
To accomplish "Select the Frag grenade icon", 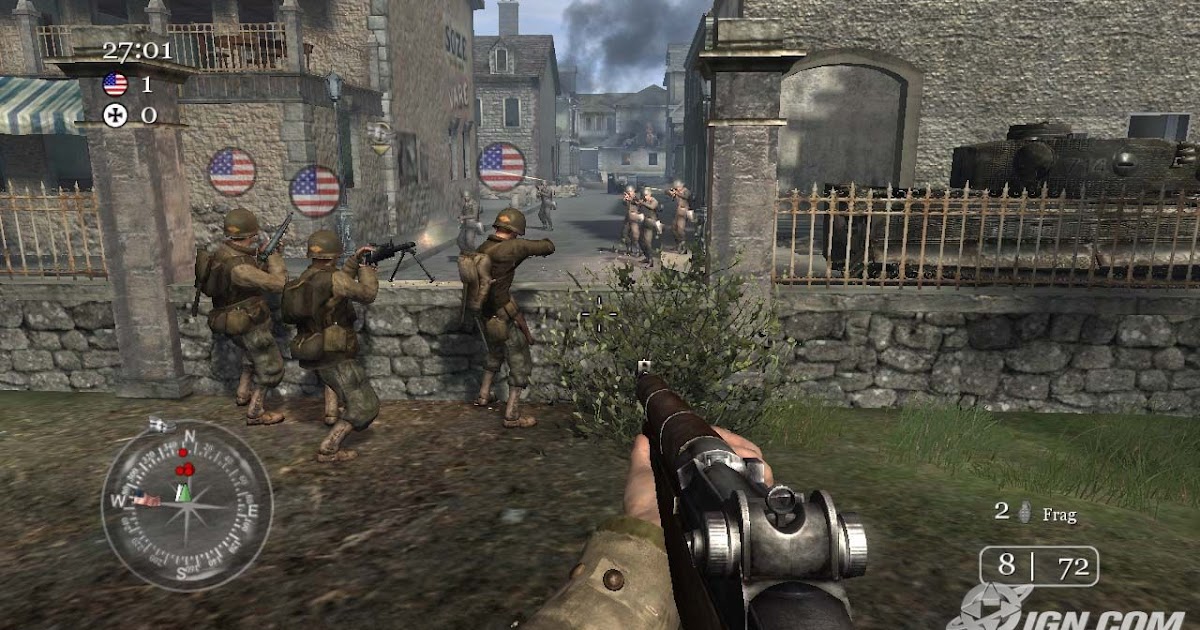I will click(x=1023, y=513).
